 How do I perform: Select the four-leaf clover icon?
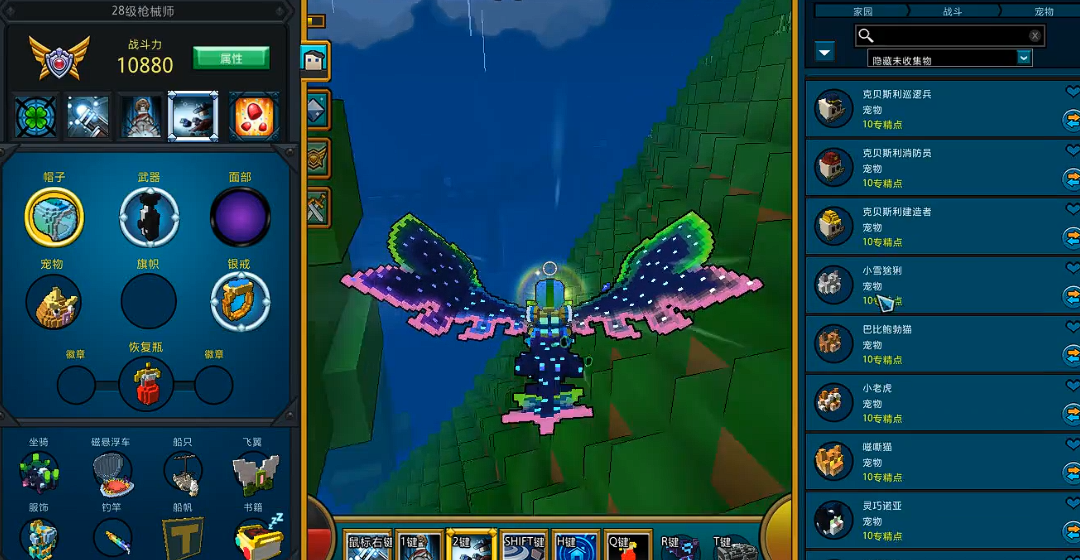(x=35, y=117)
